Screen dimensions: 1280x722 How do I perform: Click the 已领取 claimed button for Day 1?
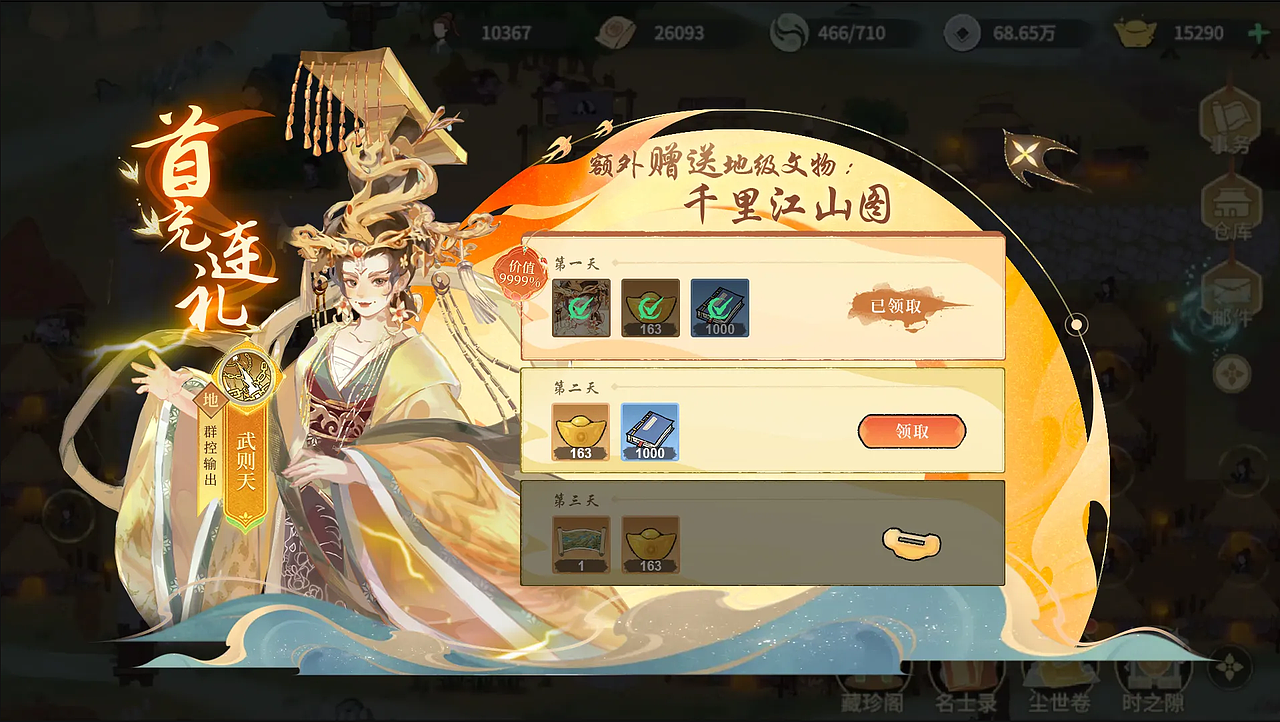(897, 307)
